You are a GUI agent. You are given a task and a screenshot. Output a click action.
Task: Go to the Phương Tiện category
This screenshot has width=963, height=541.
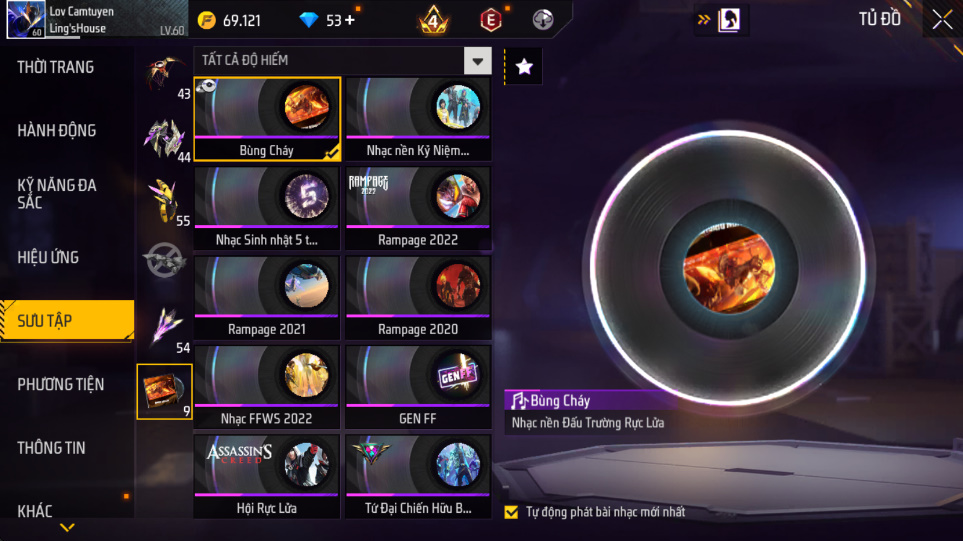[x=60, y=384]
